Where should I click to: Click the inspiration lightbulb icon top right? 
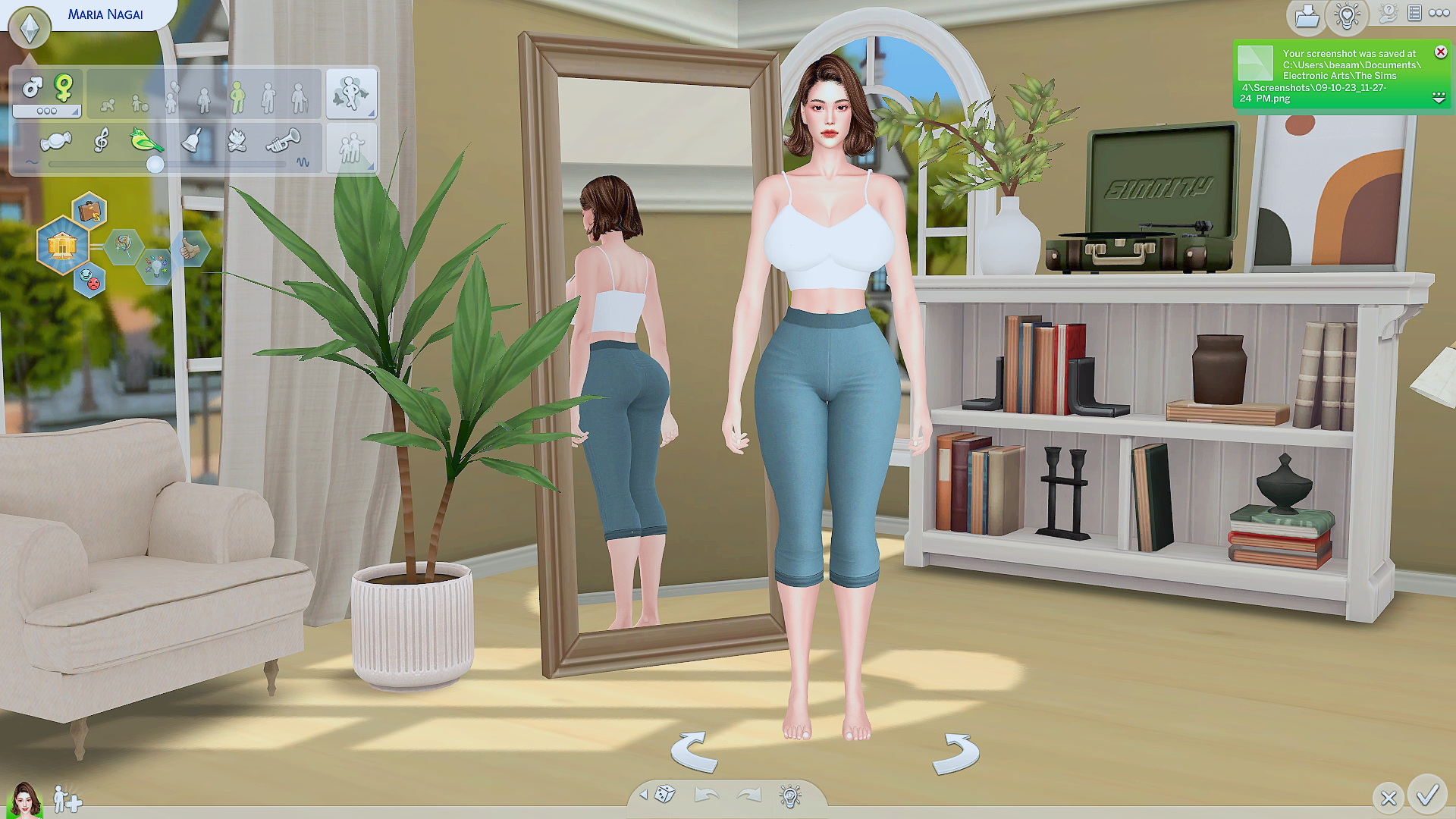[1347, 15]
